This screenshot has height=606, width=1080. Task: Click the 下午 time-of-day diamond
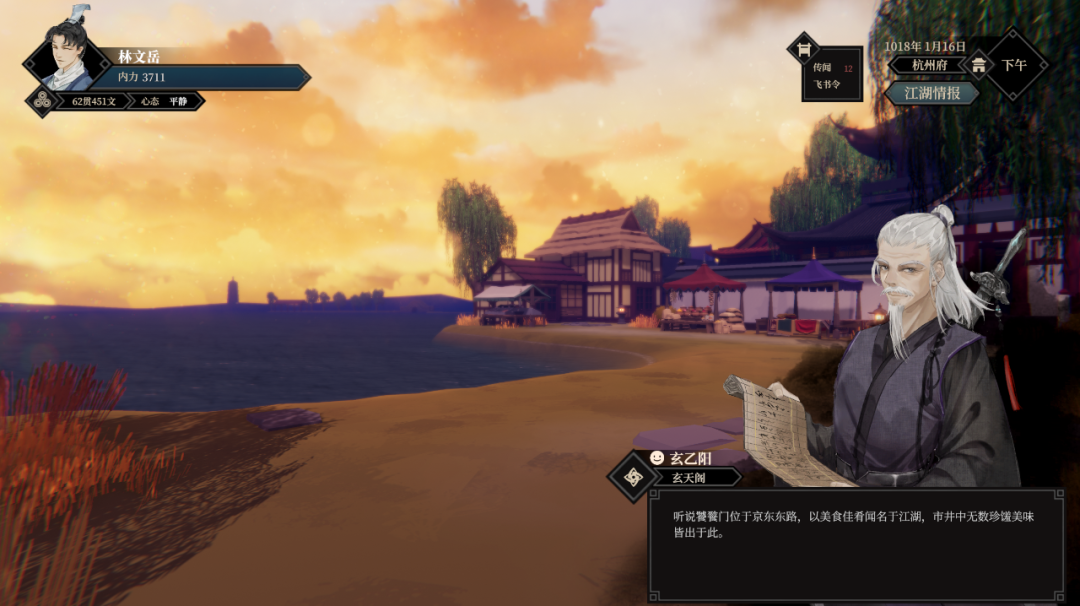coord(1014,65)
